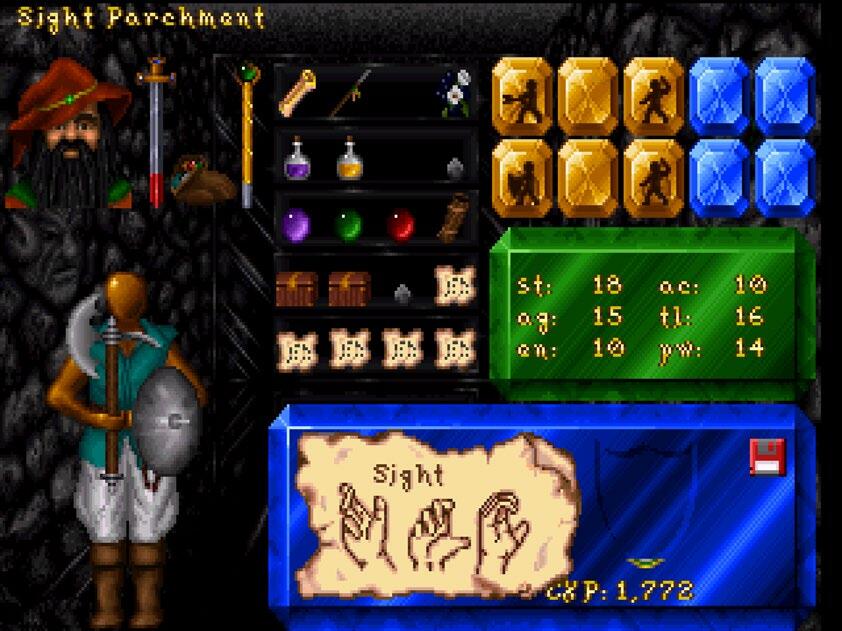Screen dimensions: 842x631
Task: Select the brown leather bundle item
Action: point(453,218)
